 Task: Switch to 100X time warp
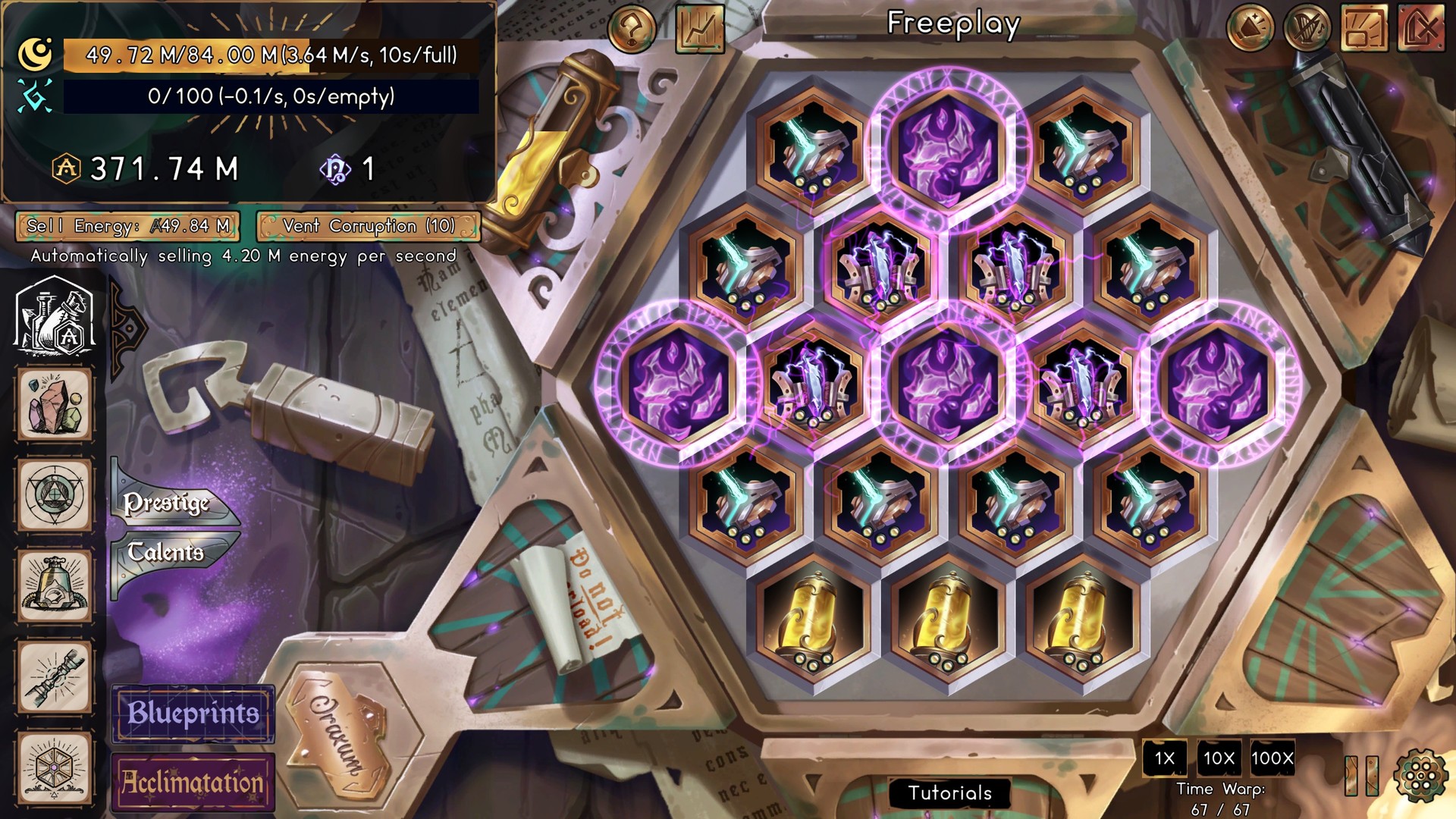click(1275, 758)
